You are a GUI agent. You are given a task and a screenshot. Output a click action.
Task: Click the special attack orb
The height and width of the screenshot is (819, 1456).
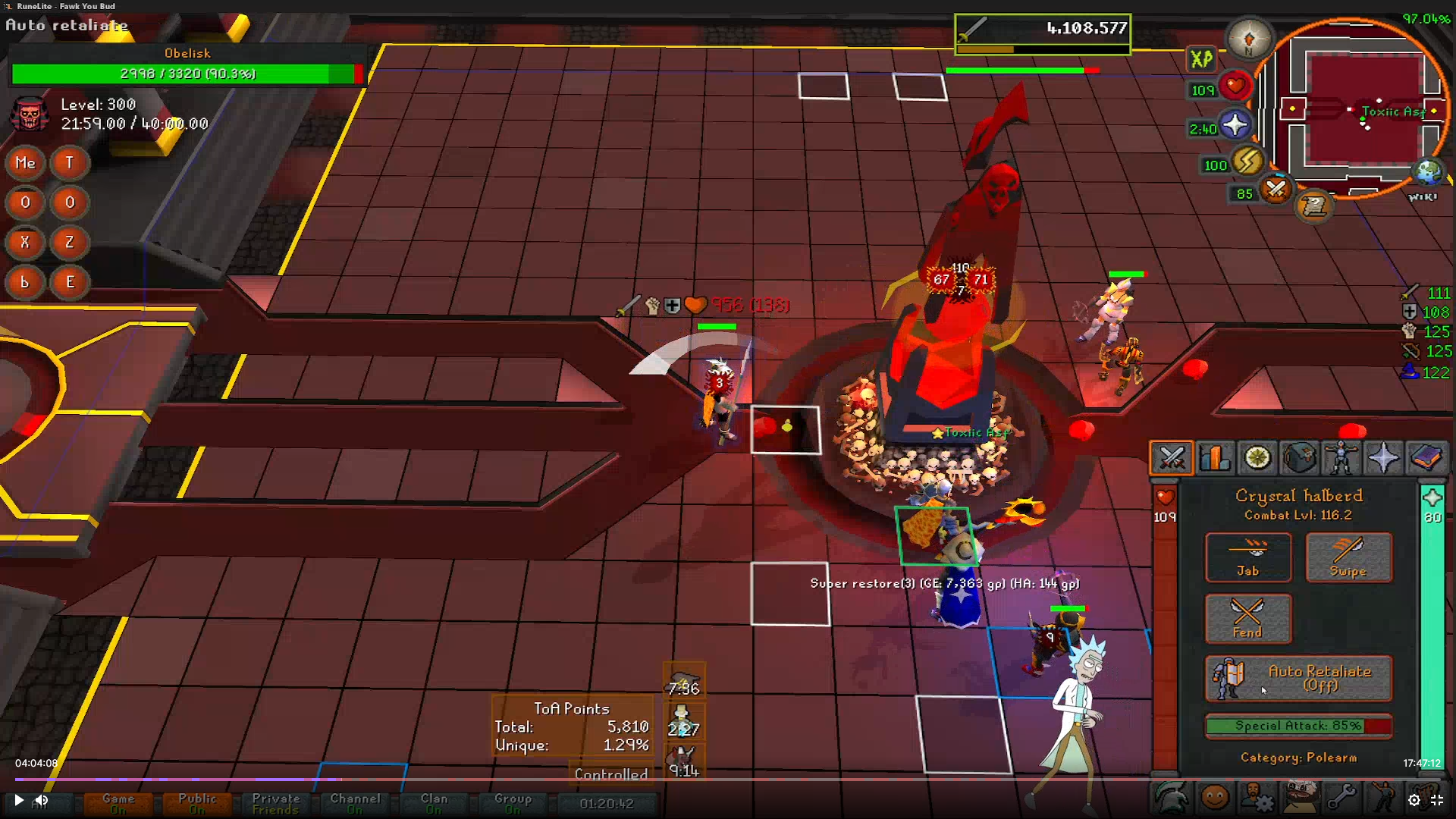point(1276,189)
